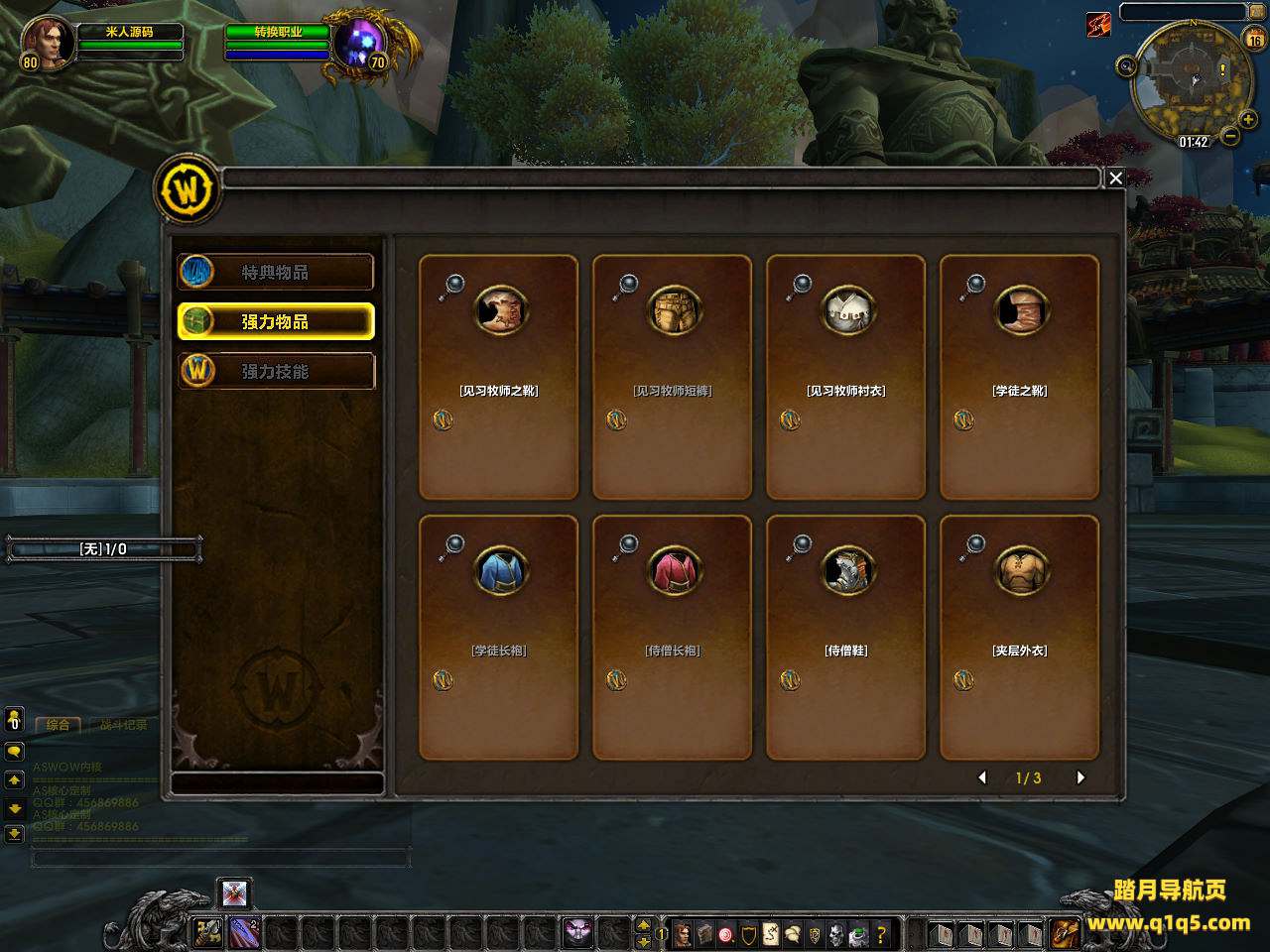
Task: Select the 学徒长袍 blue robe card
Action: tap(498, 637)
